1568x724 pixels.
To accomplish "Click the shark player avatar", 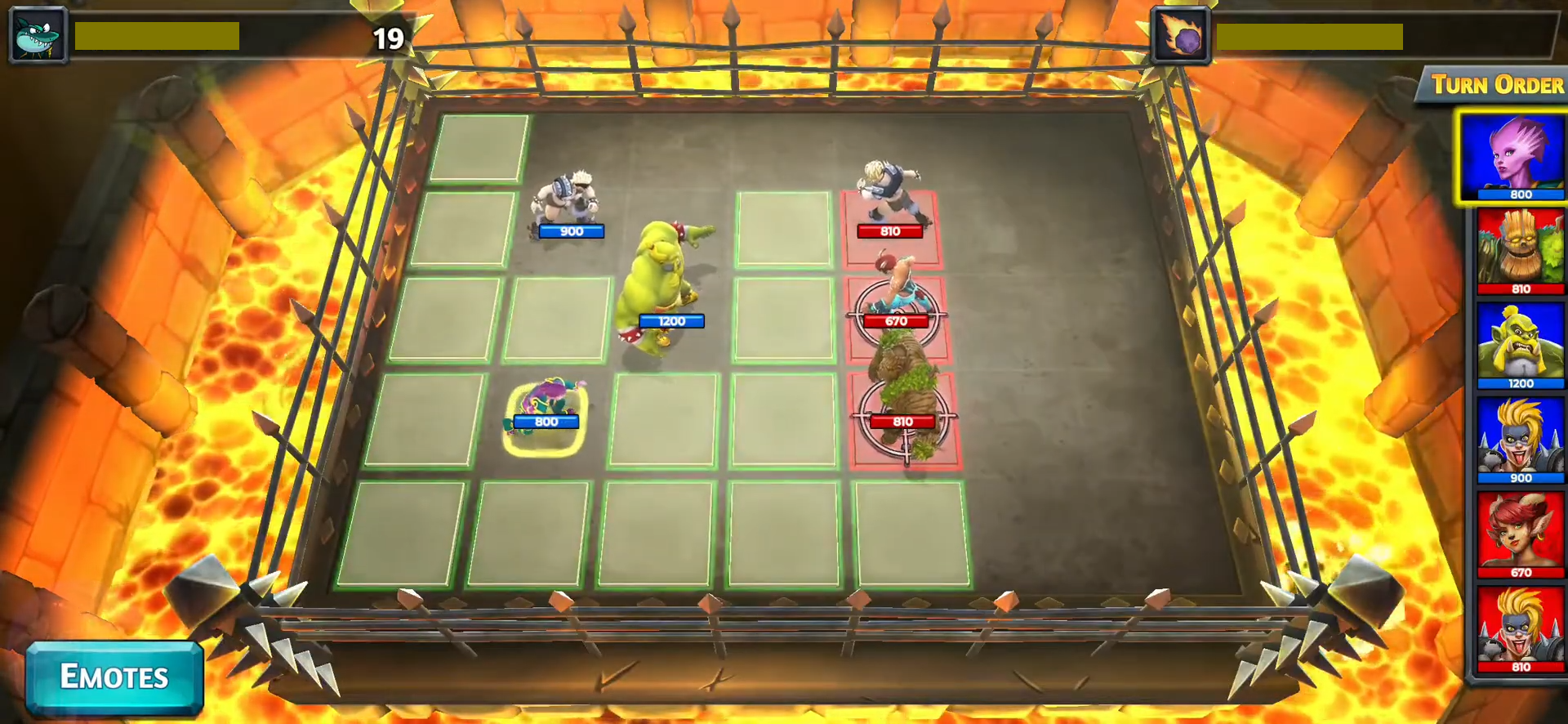I will click(38, 35).
